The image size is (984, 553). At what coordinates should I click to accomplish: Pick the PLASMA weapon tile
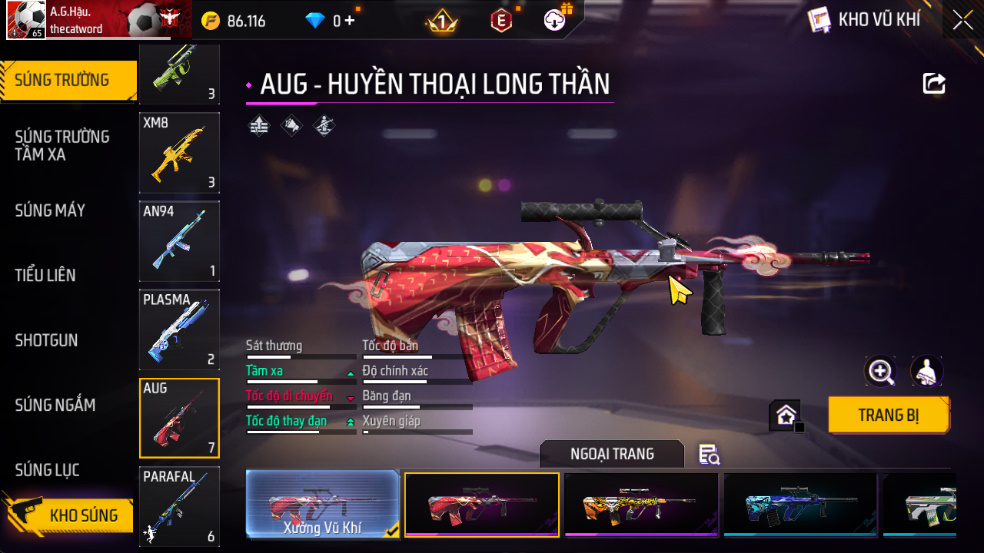[179, 330]
